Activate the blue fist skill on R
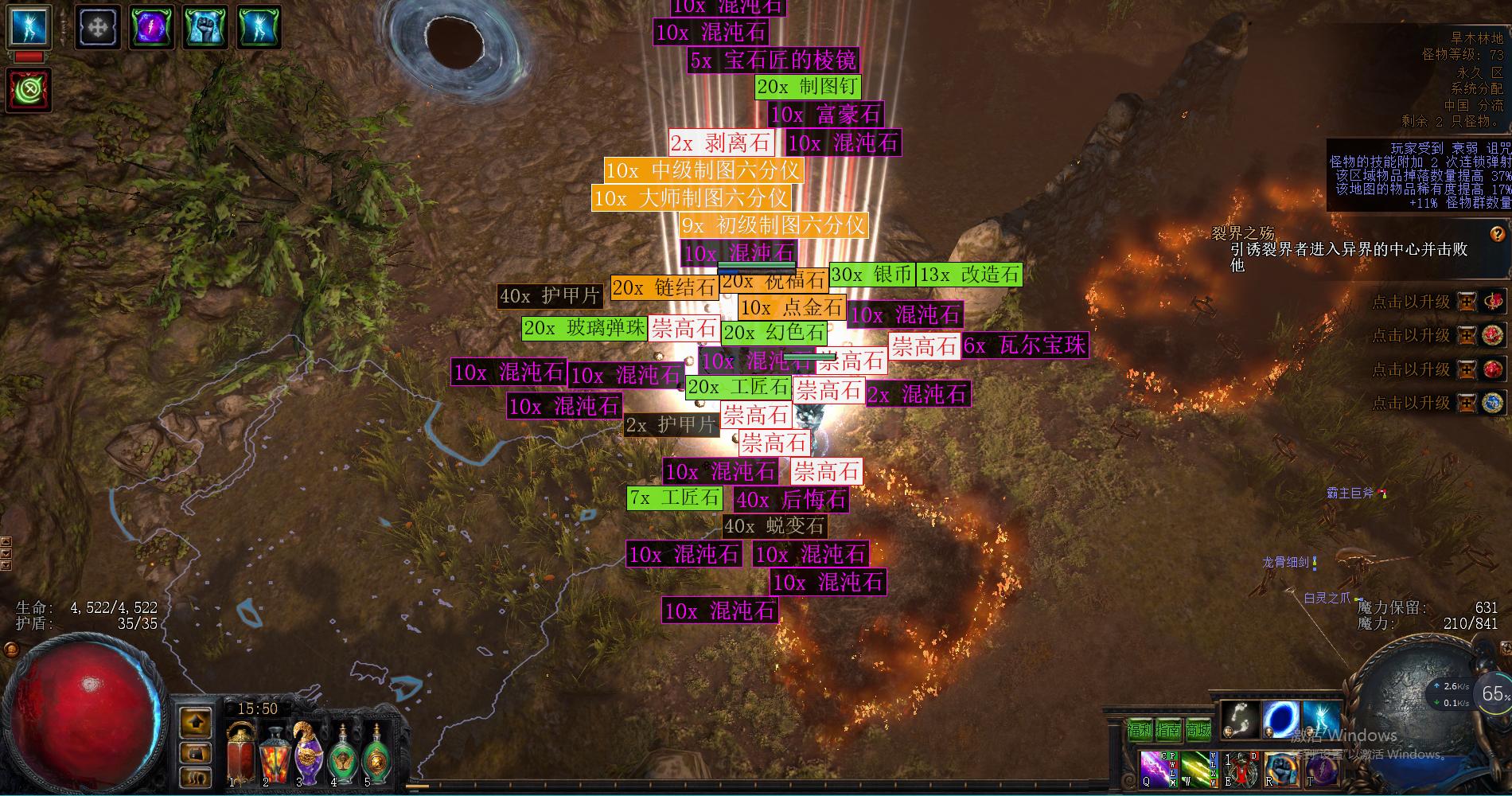The image size is (1512, 796). (1280, 768)
